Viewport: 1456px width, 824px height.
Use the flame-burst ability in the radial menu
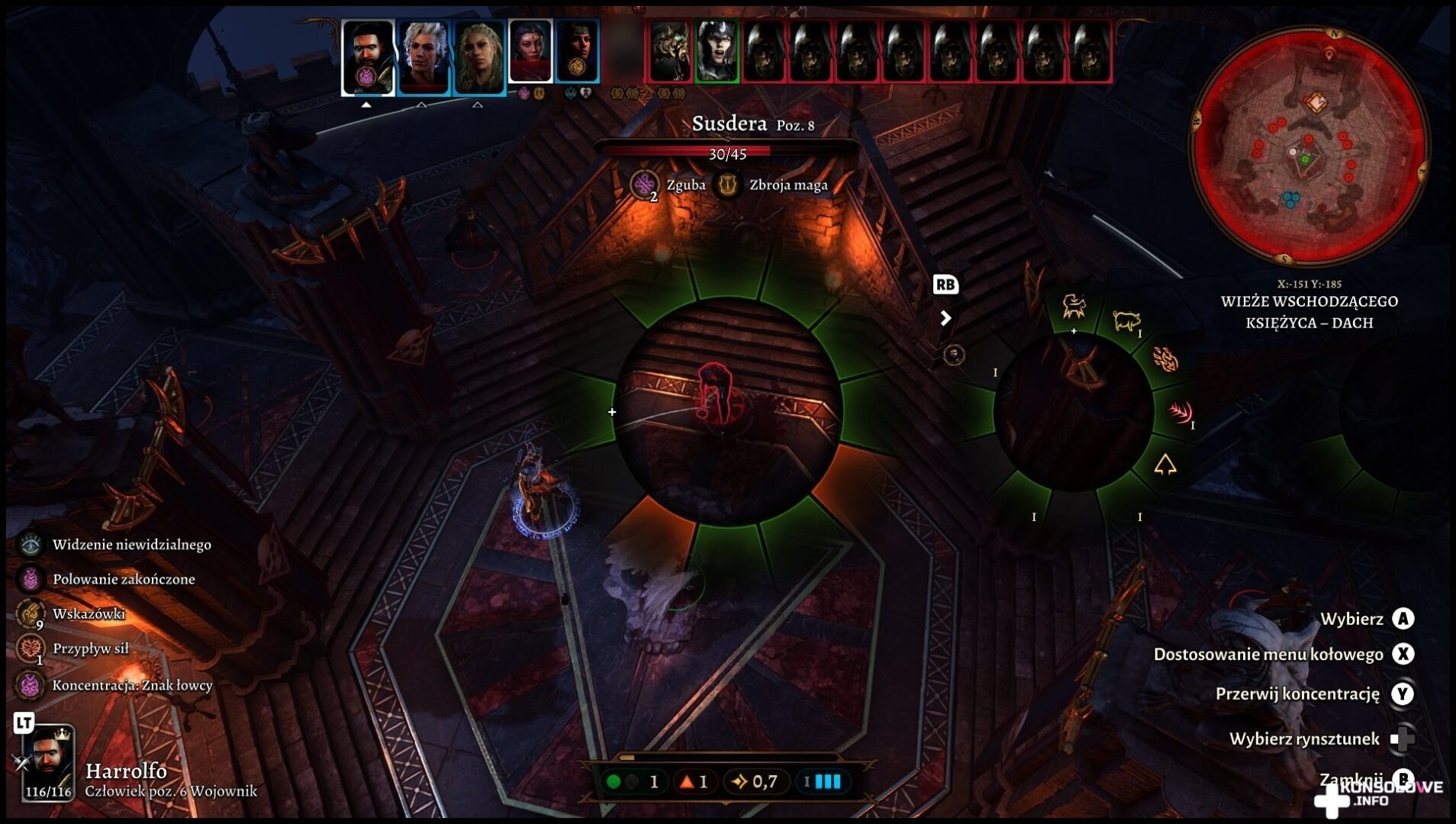[1164, 359]
